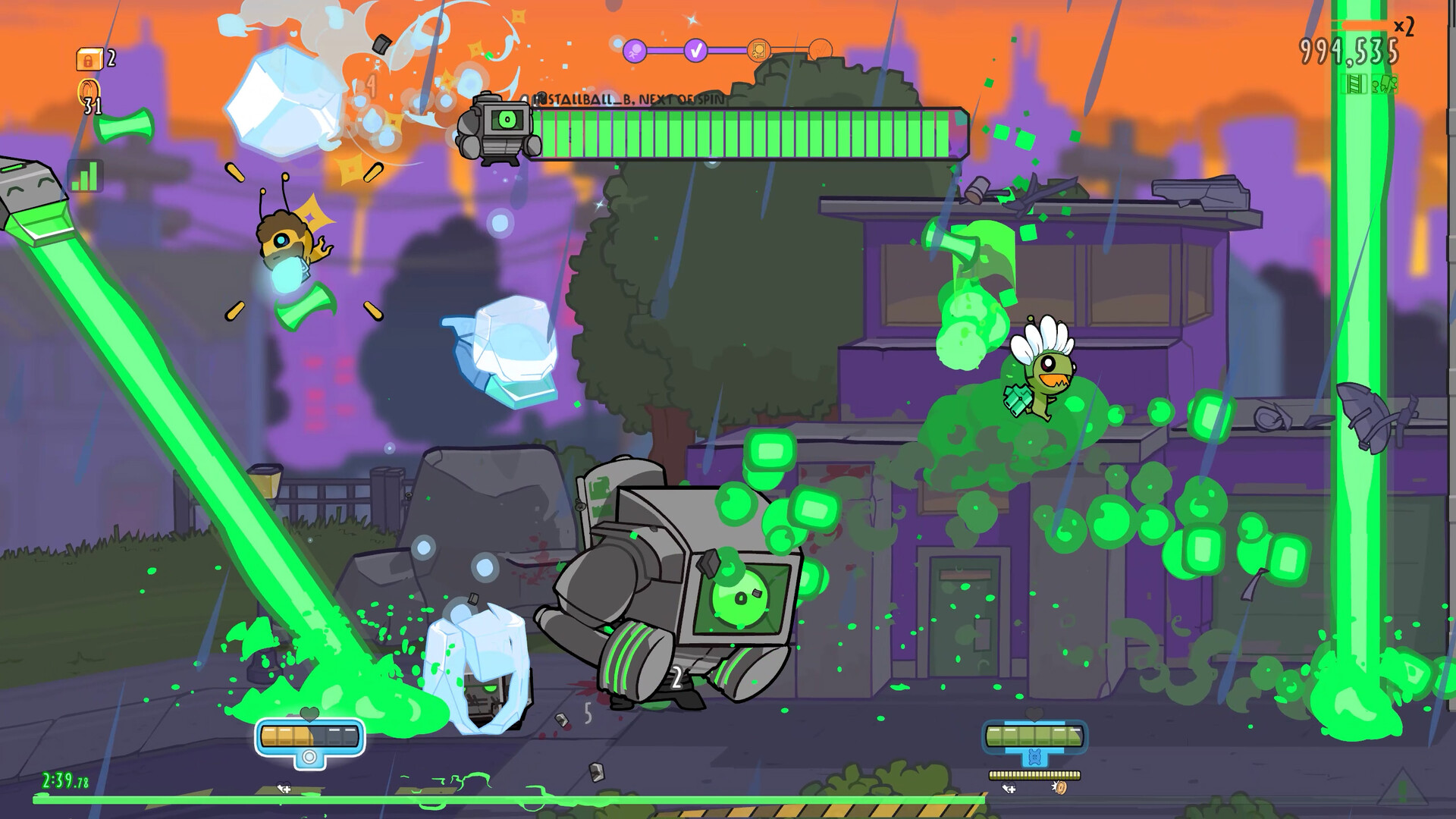1456x819 pixels.
Task: Toggle the completed checkmark node on the mission track
Action: pos(695,51)
